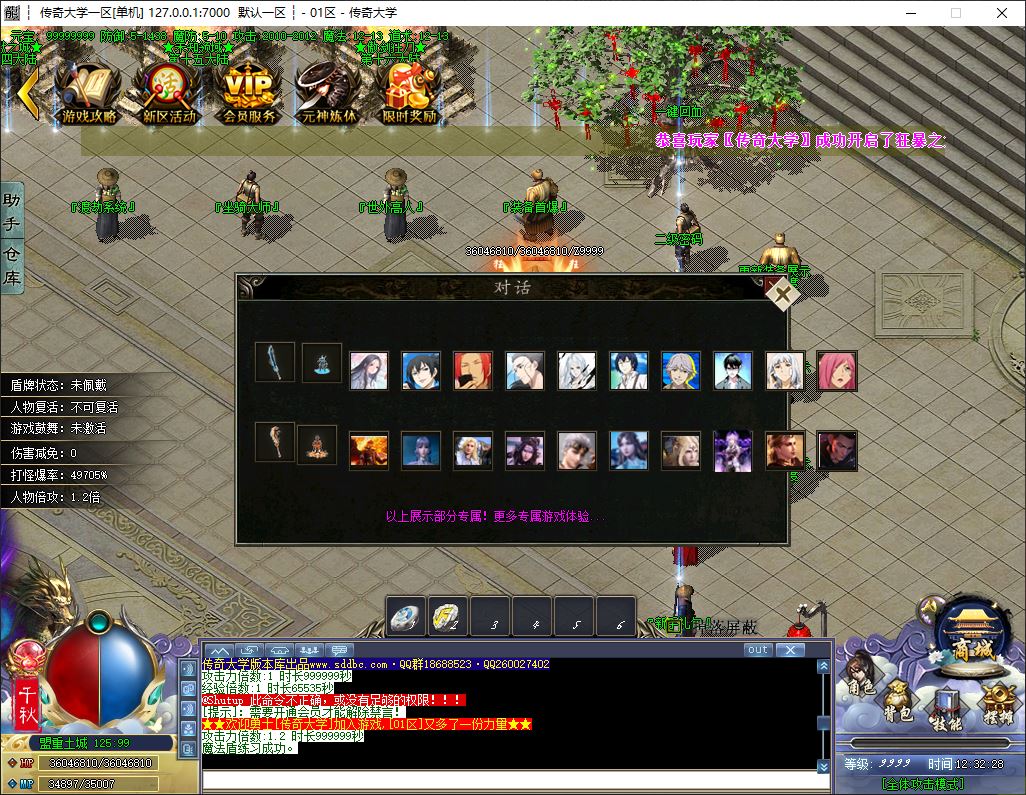This screenshot has height=795, width=1026.
Task: Maximize the game window
Action: pyautogui.click(x=955, y=13)
